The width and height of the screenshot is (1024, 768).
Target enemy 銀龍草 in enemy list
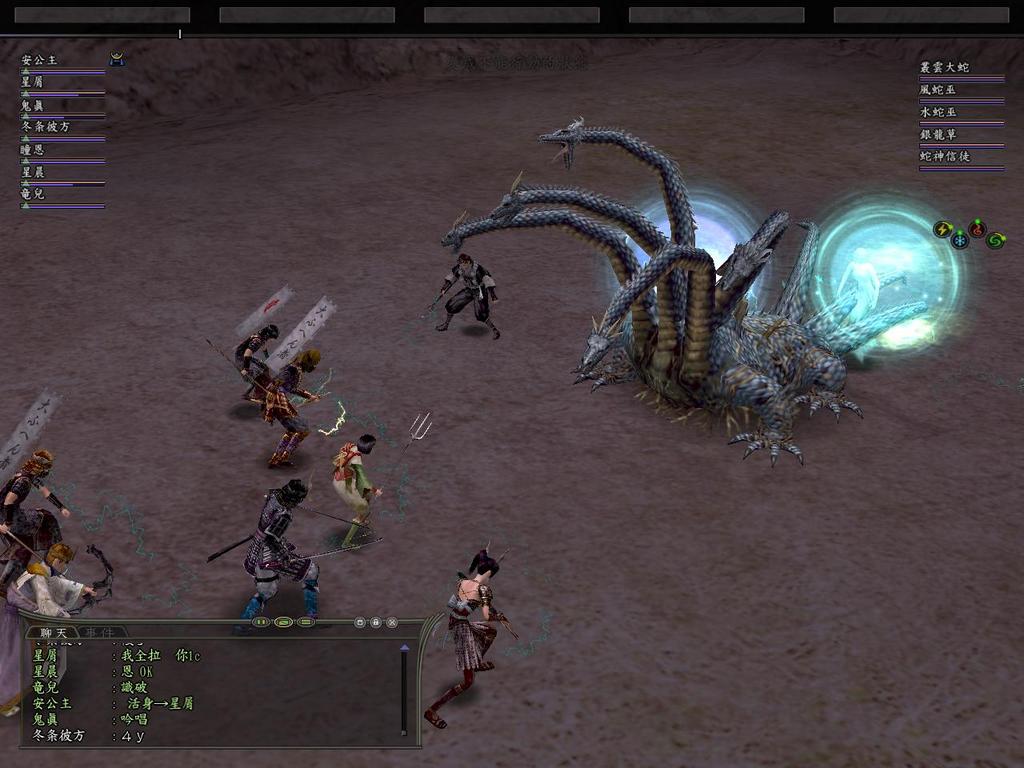(x=939, y=134)
